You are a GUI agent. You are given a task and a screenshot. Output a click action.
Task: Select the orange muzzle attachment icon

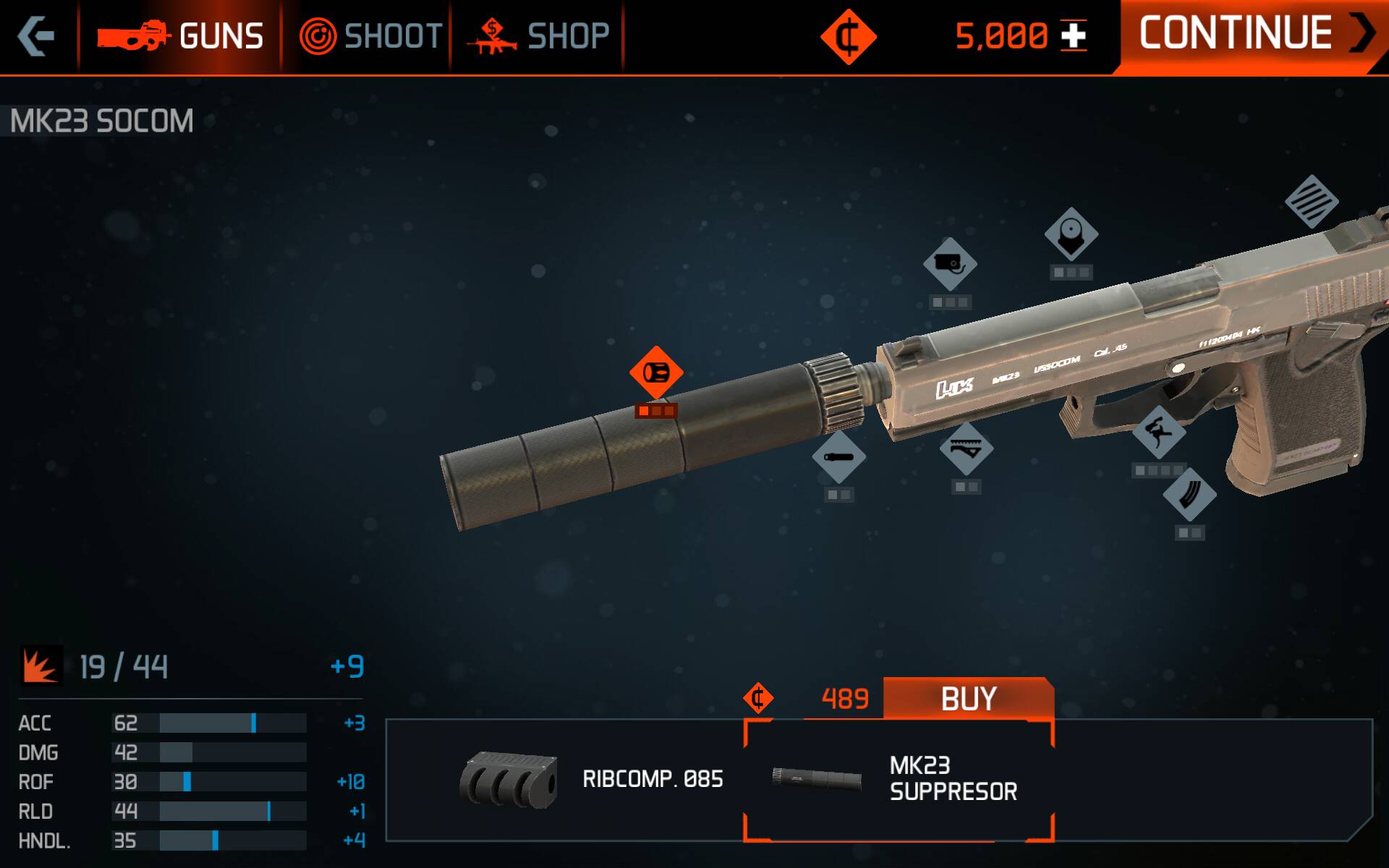pyautogui.click(x=656, y=373)
